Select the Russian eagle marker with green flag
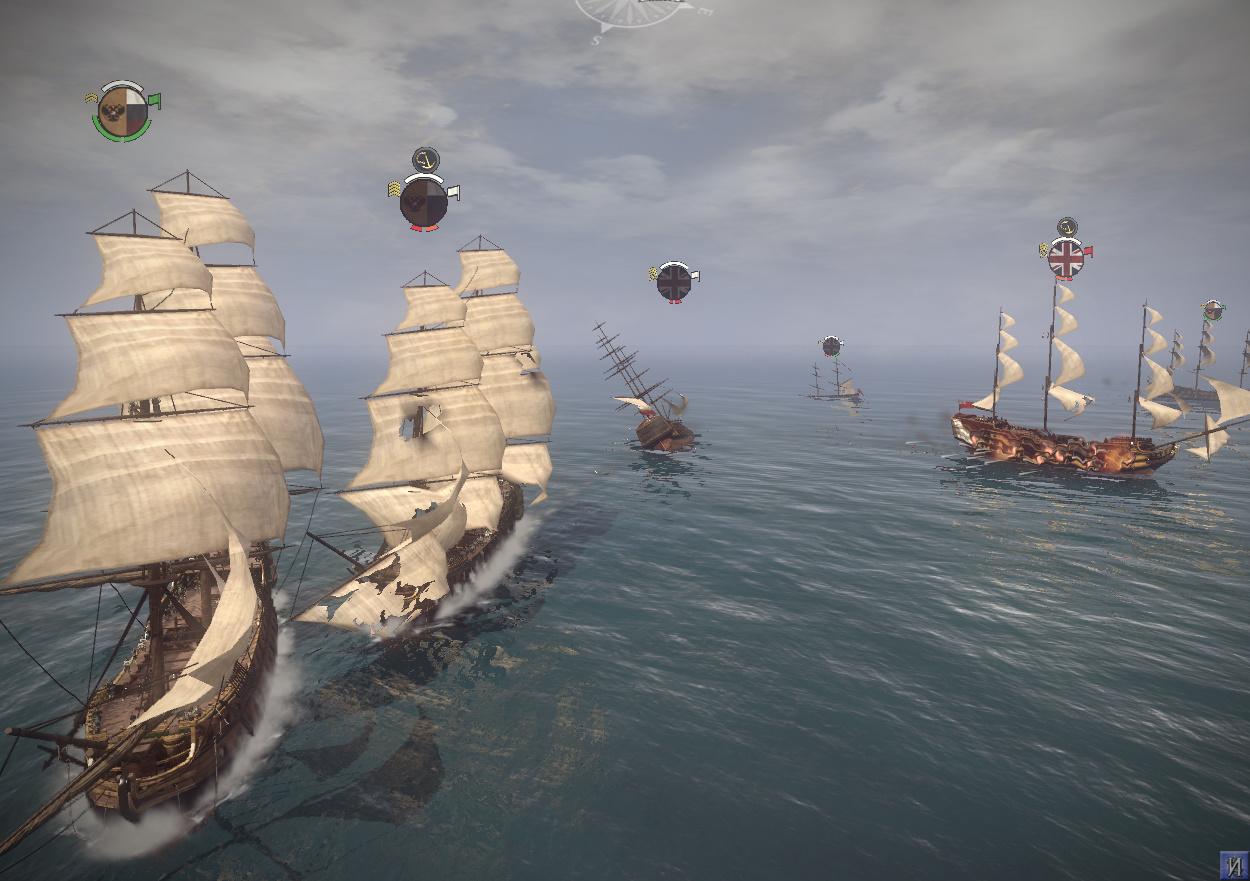 click(x=124, y=111)
